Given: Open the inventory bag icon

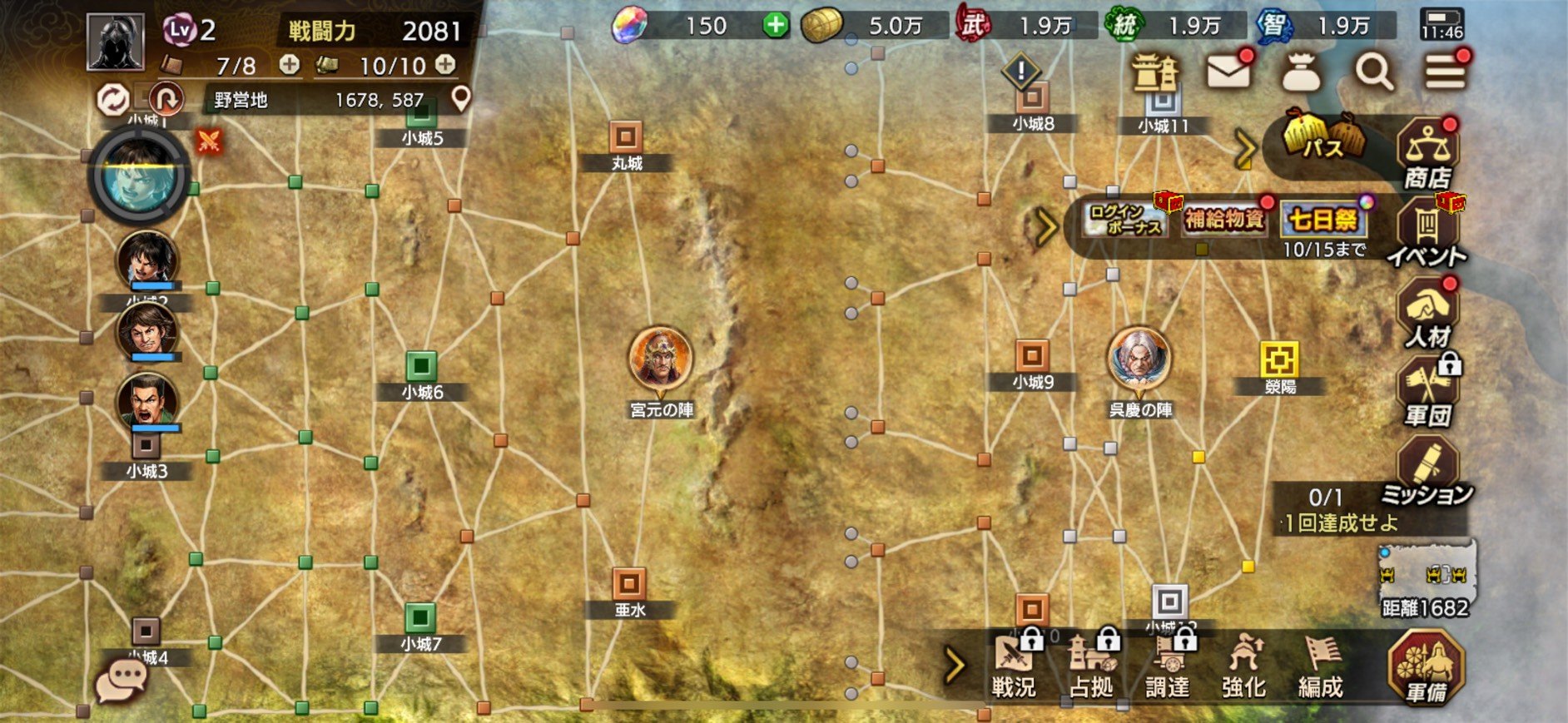Looking at the screenshot, I should 1301,72.
